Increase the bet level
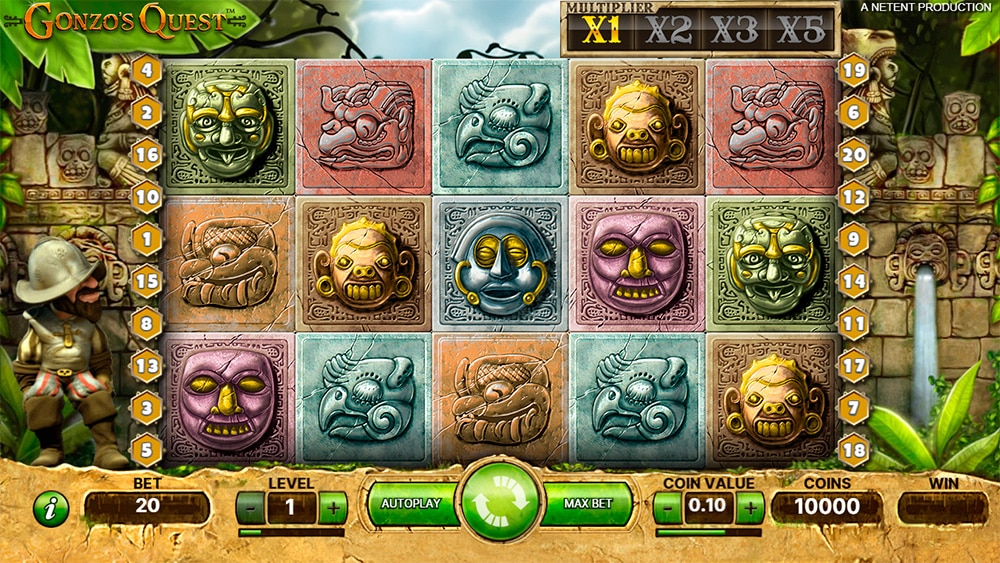The image size is (1000, 563). click(334, 508)
